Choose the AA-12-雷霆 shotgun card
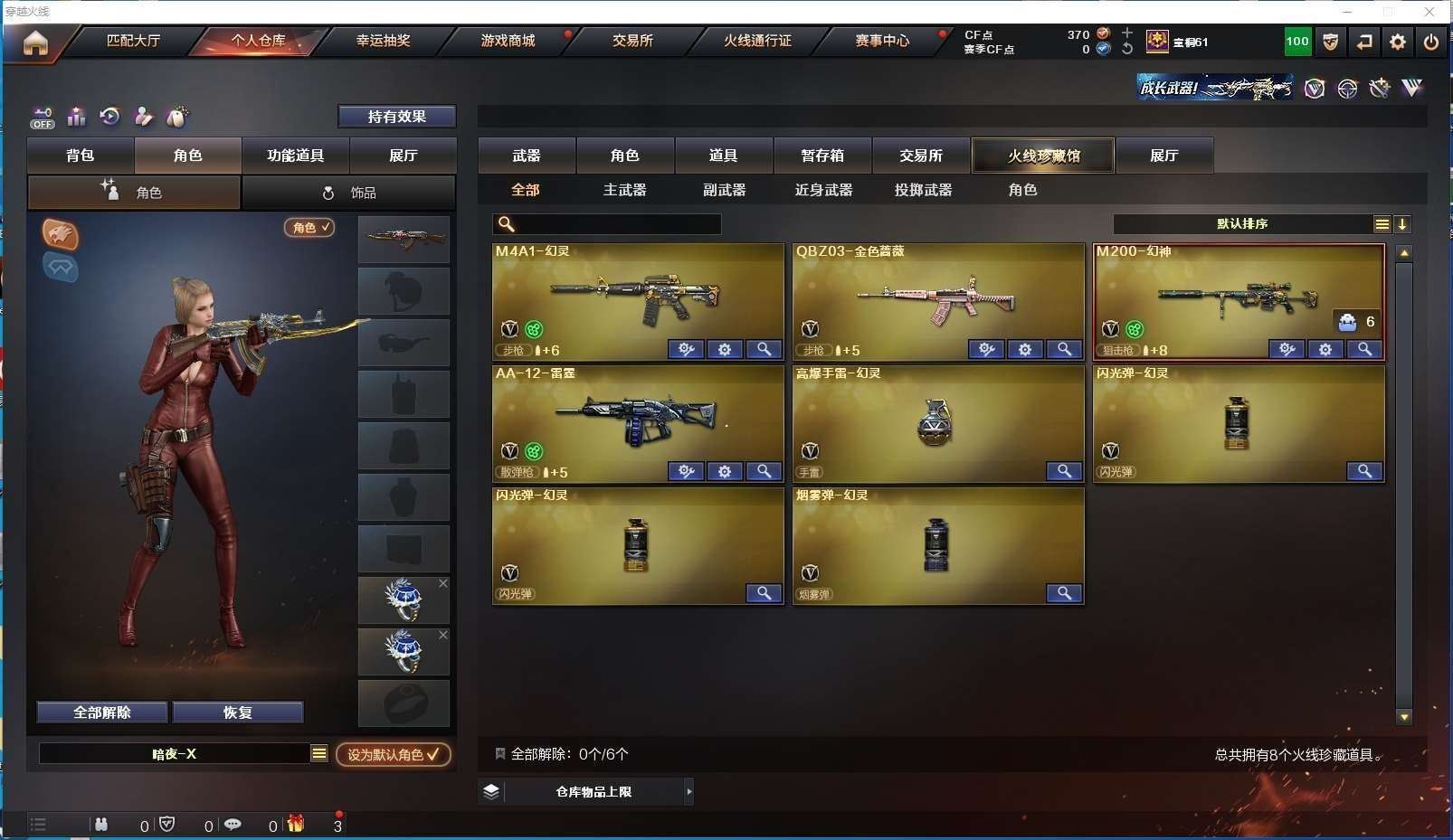The width and height of the screenshot is (1453, 840). point(637,416)
